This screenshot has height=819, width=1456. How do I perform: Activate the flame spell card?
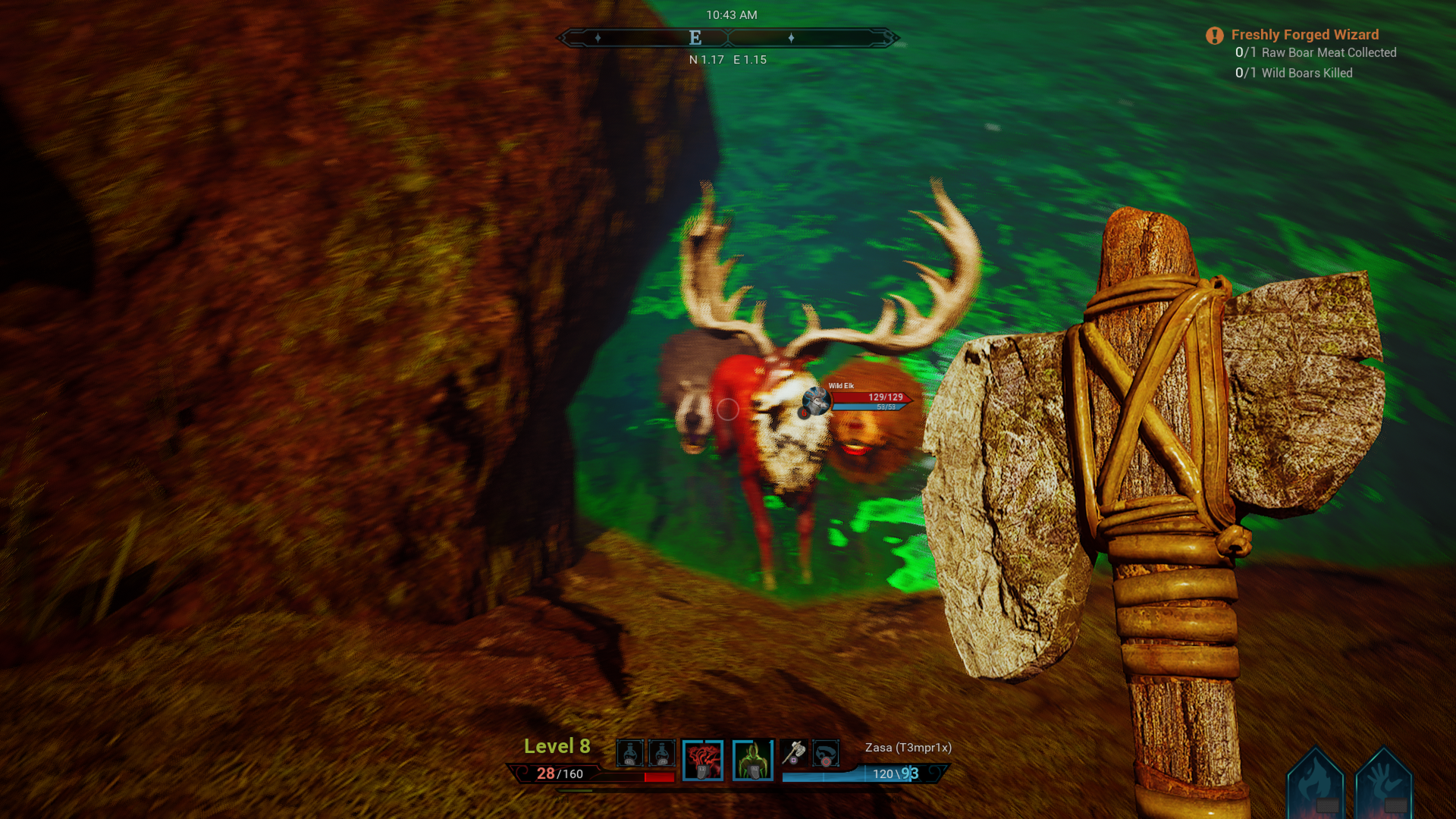click(x=1316, y=785)
